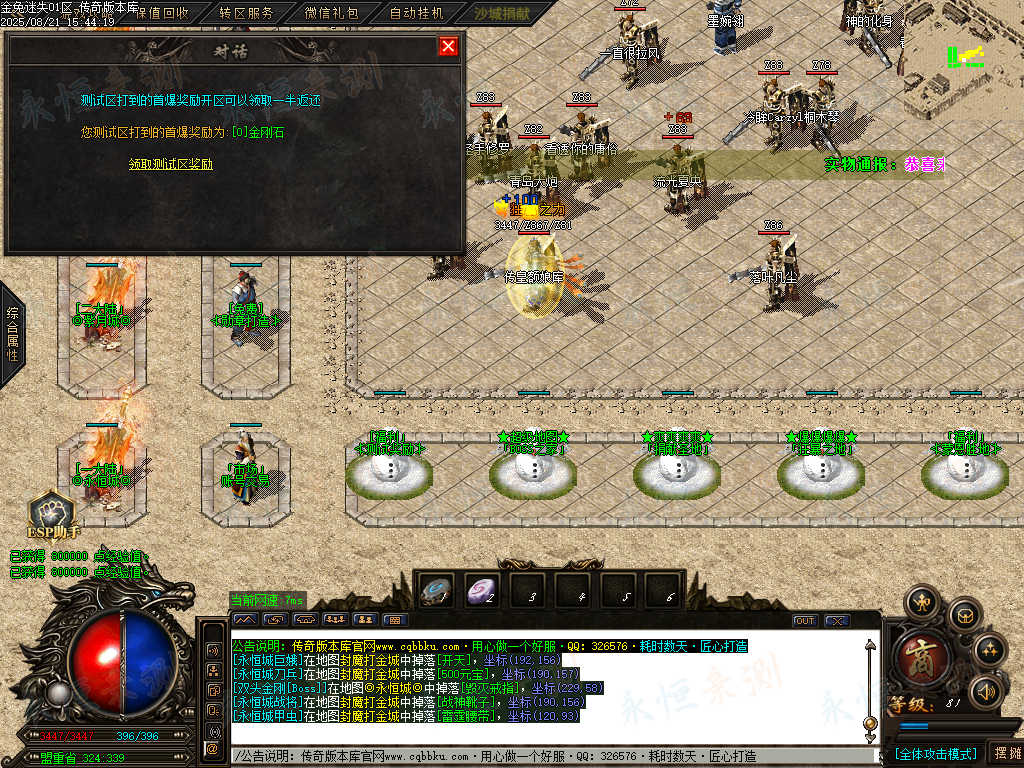Viewport: 1024px width, 768px height.
Task: Open the 自动挂机 menu
Action: [x=416, y=14]
